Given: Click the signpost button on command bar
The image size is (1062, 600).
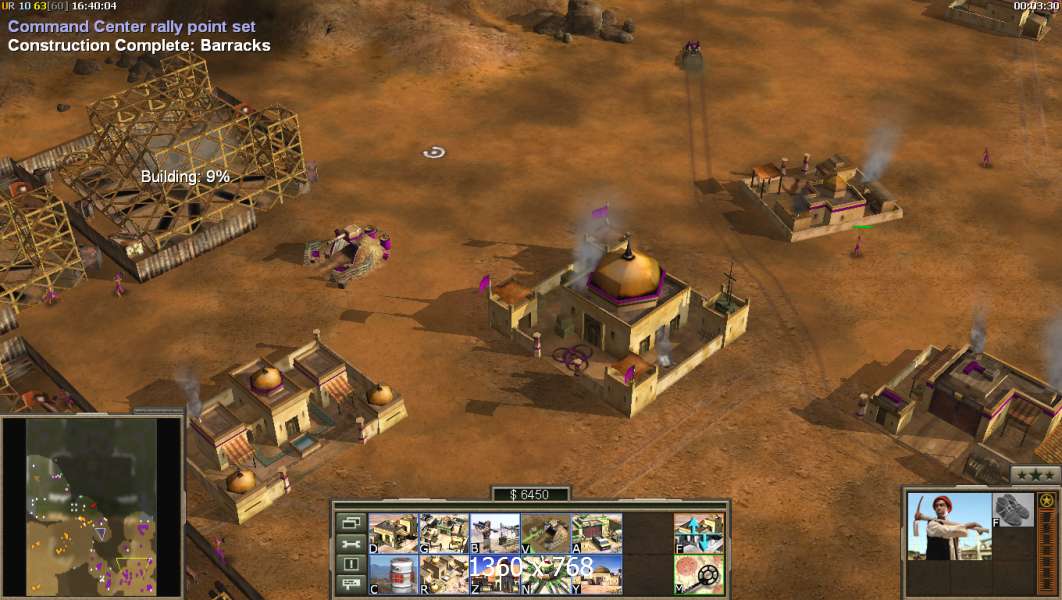Looking at the screenshot, I should (x=350, y=586).
